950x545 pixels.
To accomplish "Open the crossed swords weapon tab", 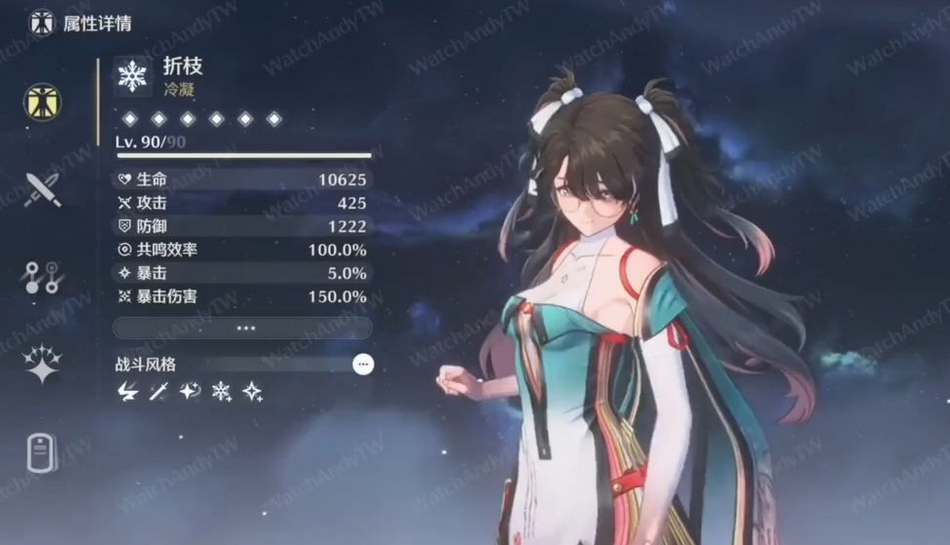I will pos(43,189).
